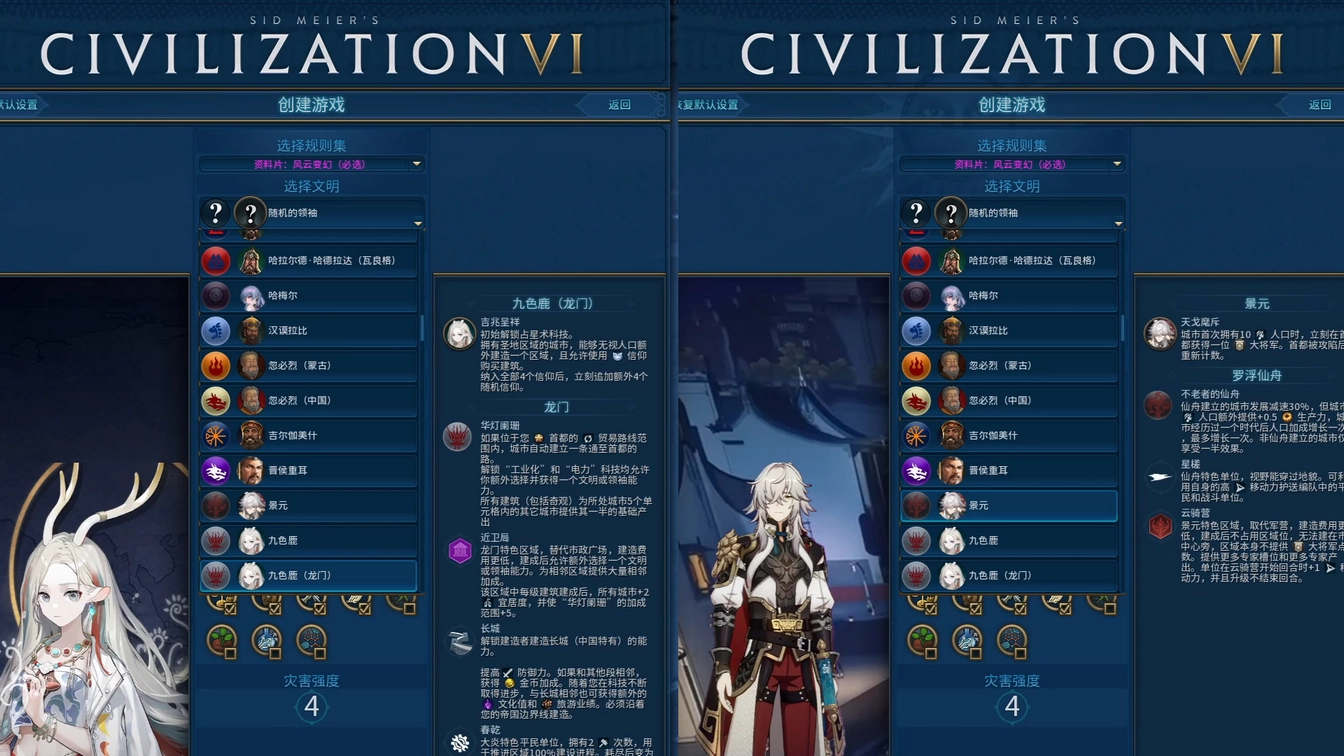Screen dimensions: 1344x756
Task: Open the left screen's 资料片 ruleset dropdown
Action: tap(311, 164)
